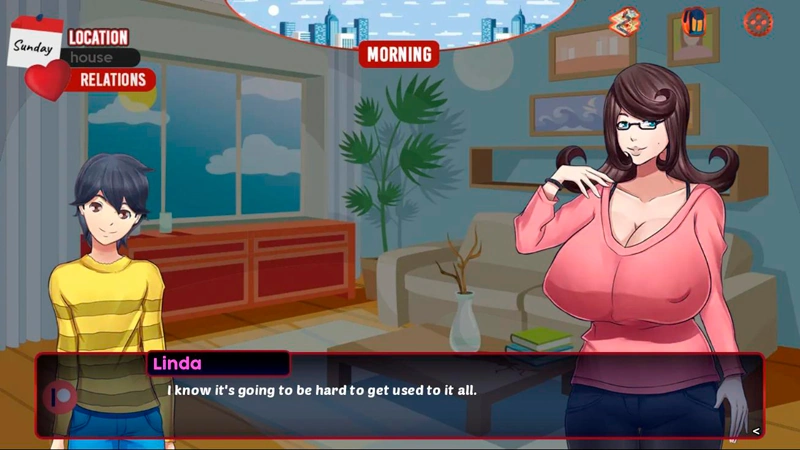The image size is (800, 450).
Task: Open the gear settings menu
Action: click(758, 20)
